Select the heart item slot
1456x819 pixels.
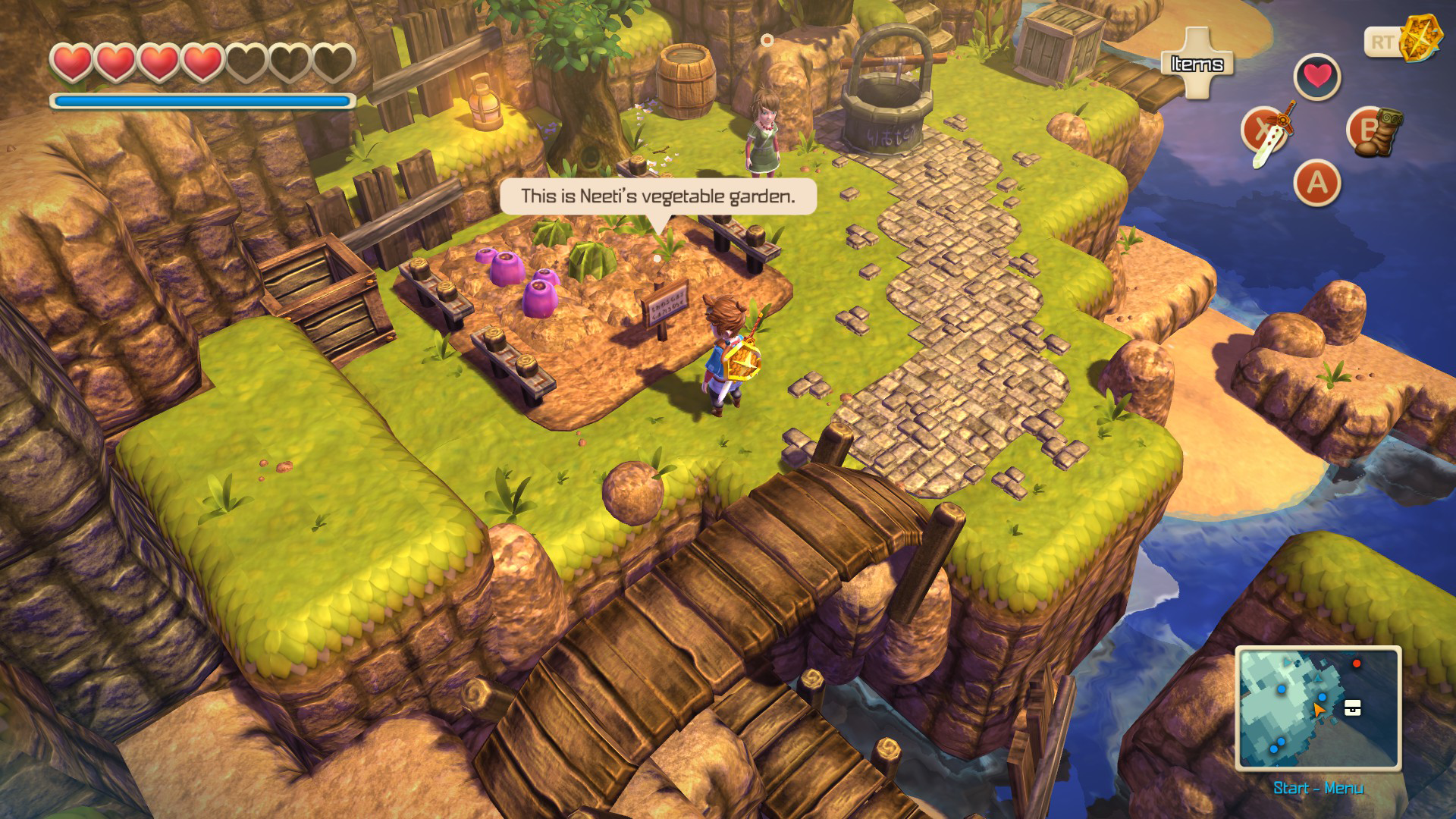pyautogui.click(x=1317, y=77)
